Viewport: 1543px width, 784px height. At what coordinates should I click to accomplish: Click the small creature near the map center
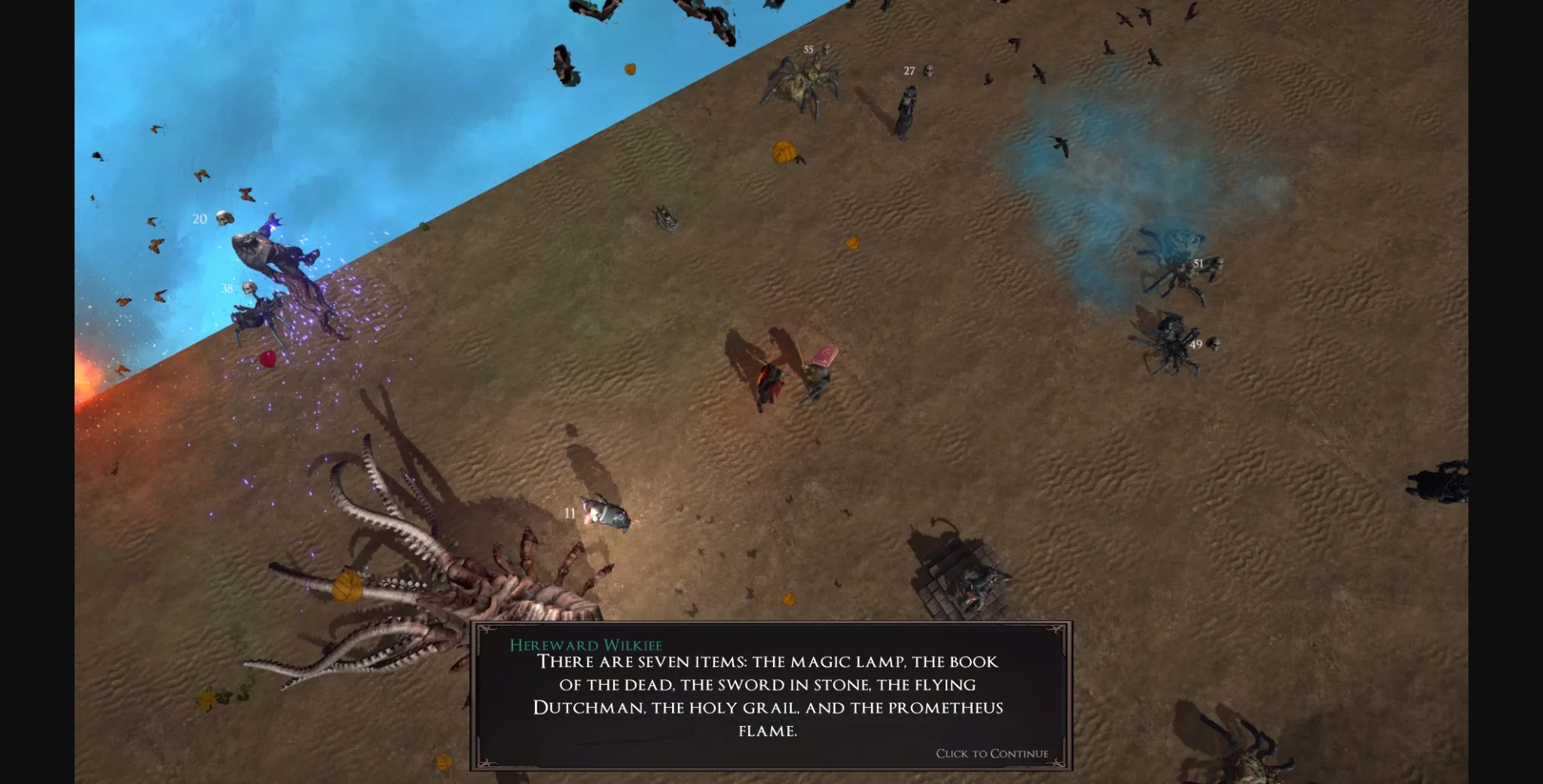click(666, 220)
